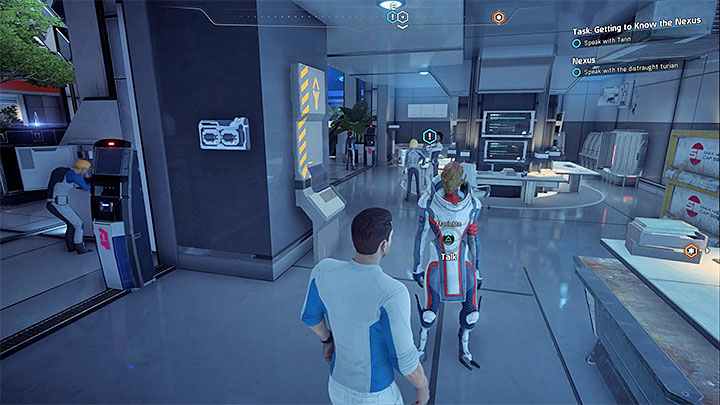720x405 pixels.
Task: Select the exclamation quest marker above the distant NPC
Action: pos(430,135)
